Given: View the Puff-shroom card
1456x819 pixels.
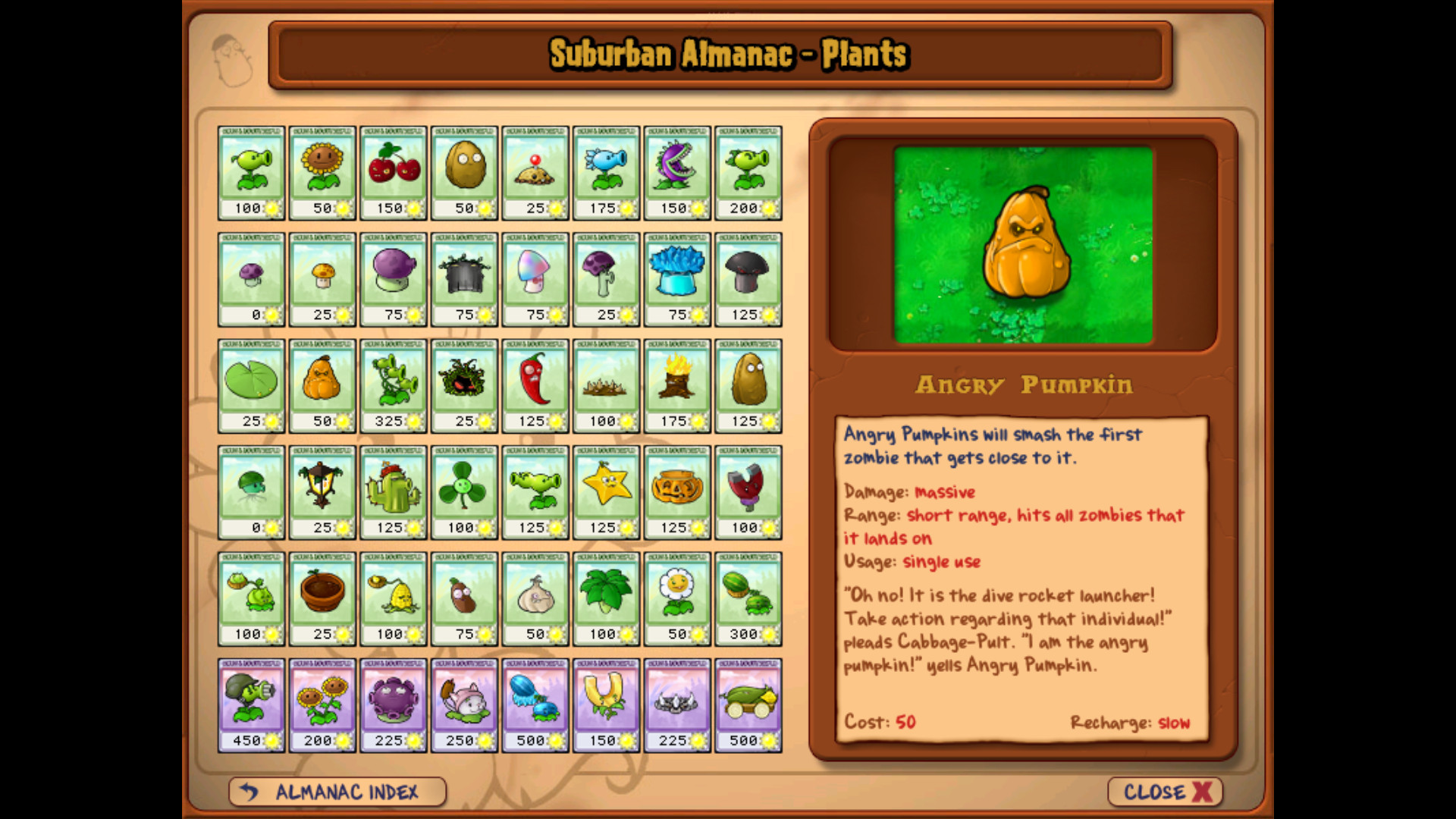Looking at the screenshot, I should coord(252,279).
